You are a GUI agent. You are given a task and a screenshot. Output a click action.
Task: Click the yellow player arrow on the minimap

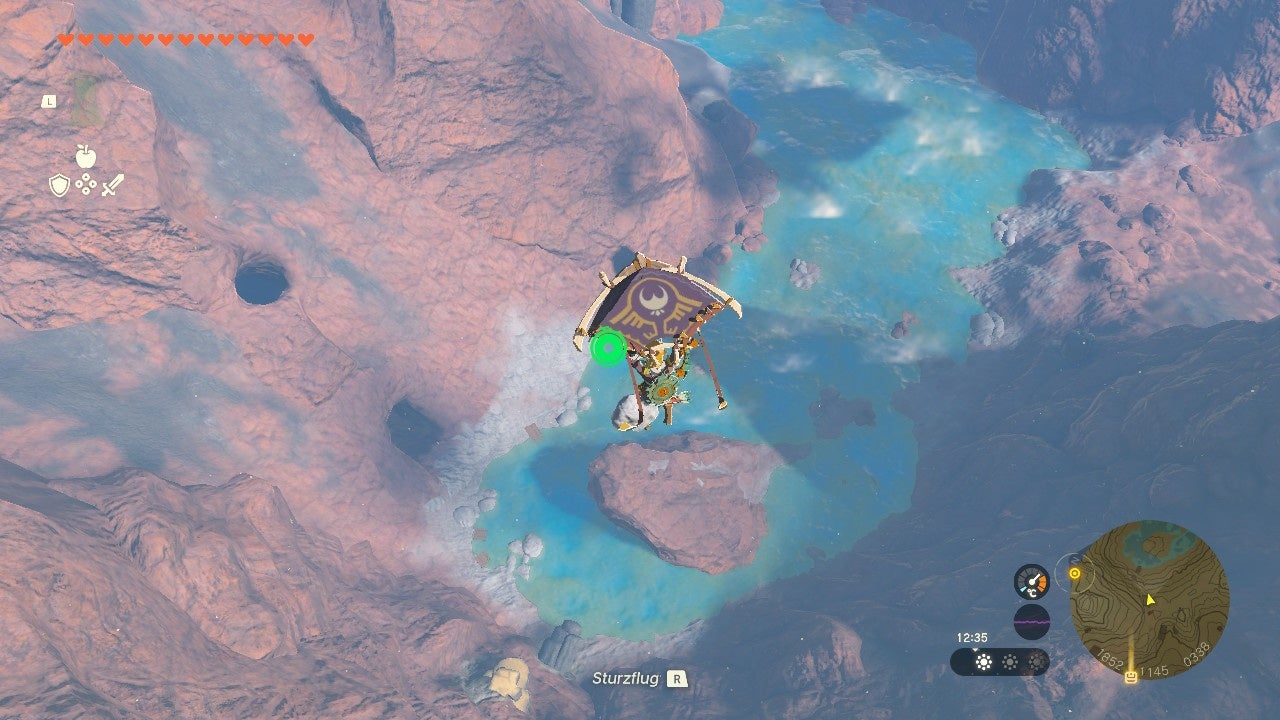click(x=1150, y=600)
